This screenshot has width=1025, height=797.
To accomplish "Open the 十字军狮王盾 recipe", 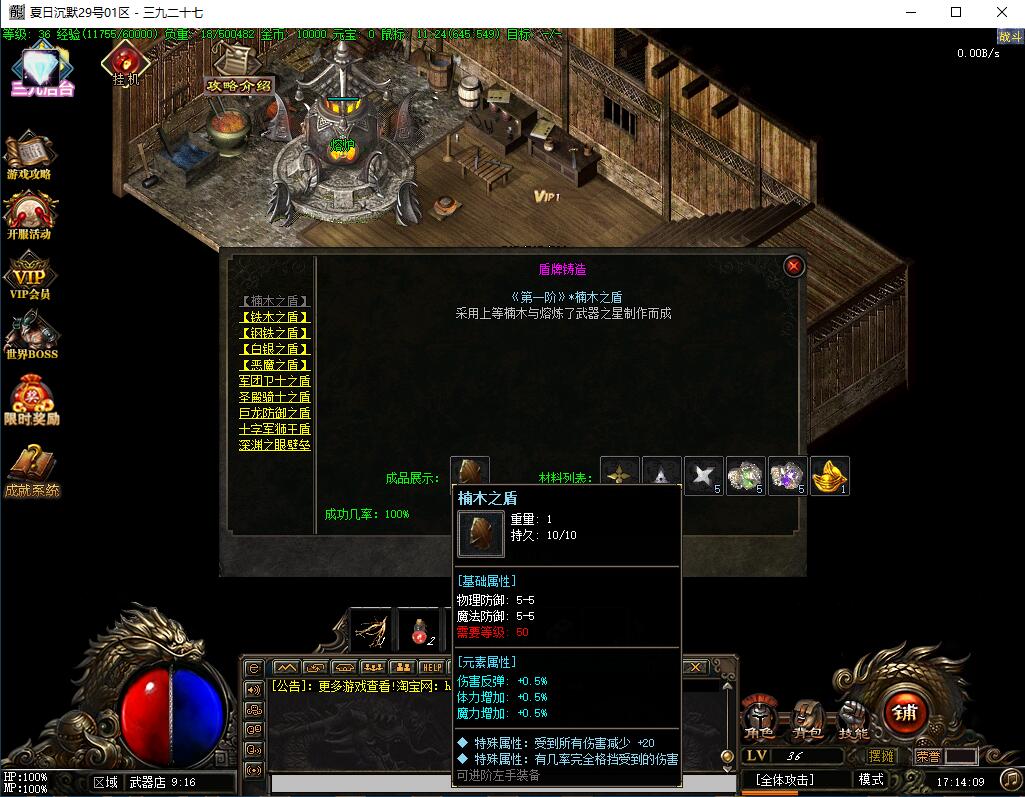I will 275,429.
